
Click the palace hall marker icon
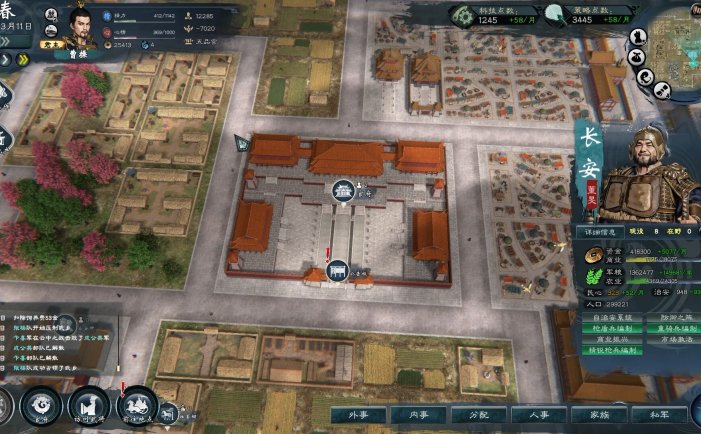coord(343,190)
